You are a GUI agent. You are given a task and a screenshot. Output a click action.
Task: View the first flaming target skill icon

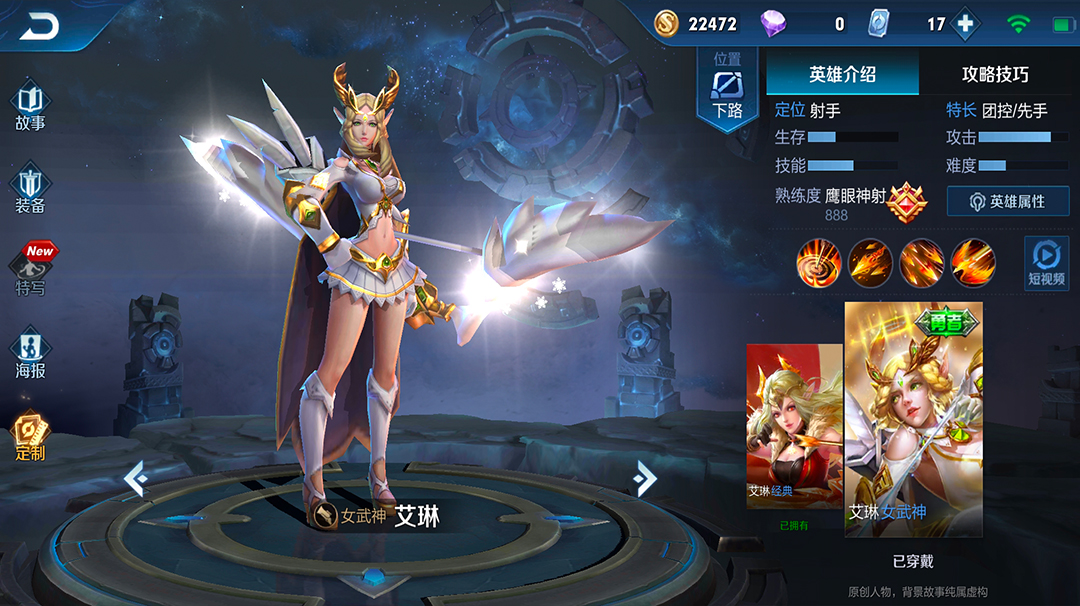819,263
